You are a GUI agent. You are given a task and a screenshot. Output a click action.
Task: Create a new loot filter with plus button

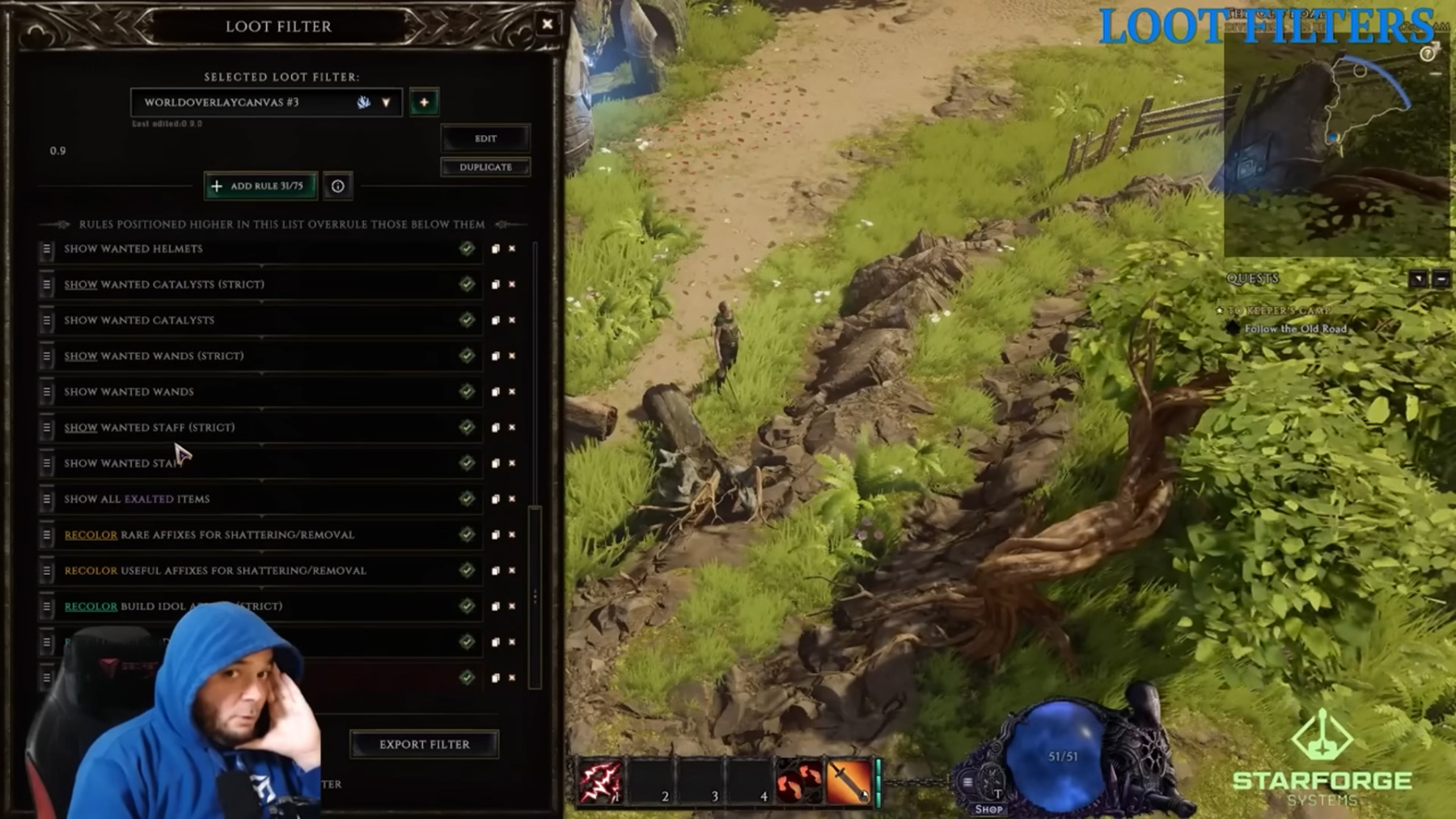coord(424,102)
